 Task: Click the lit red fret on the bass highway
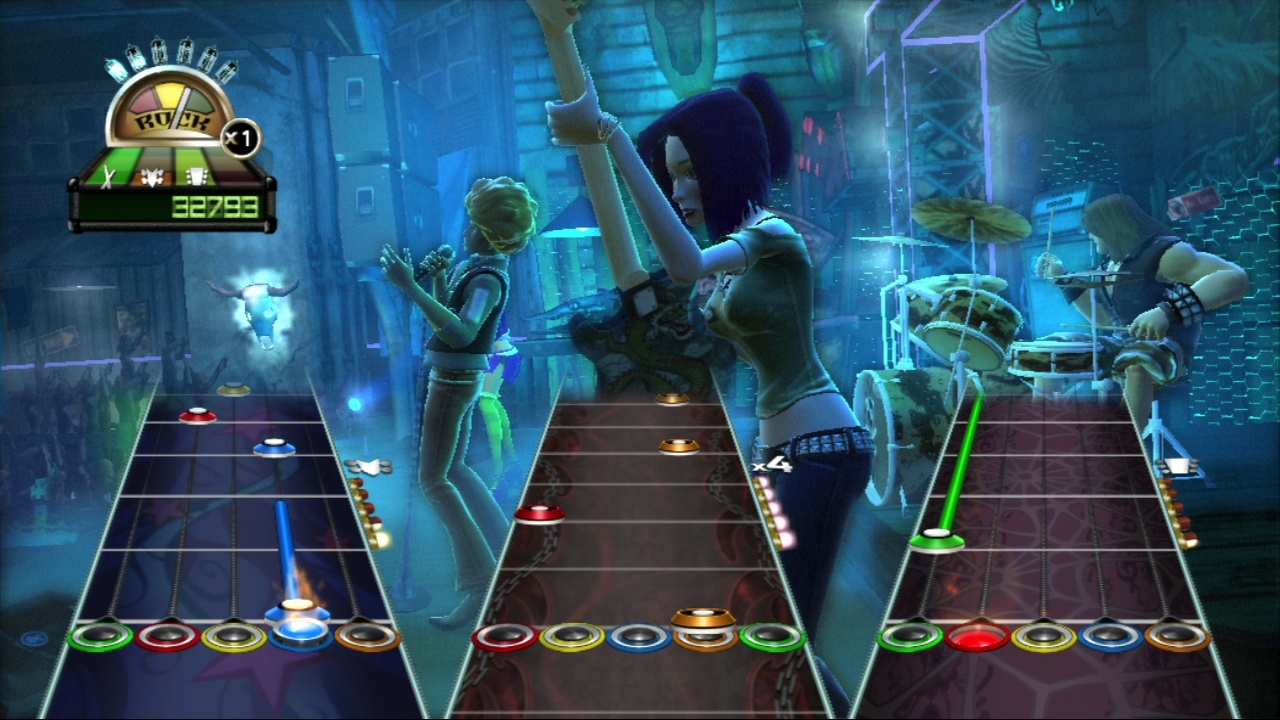pyautogui.click(x=978, y=637)
